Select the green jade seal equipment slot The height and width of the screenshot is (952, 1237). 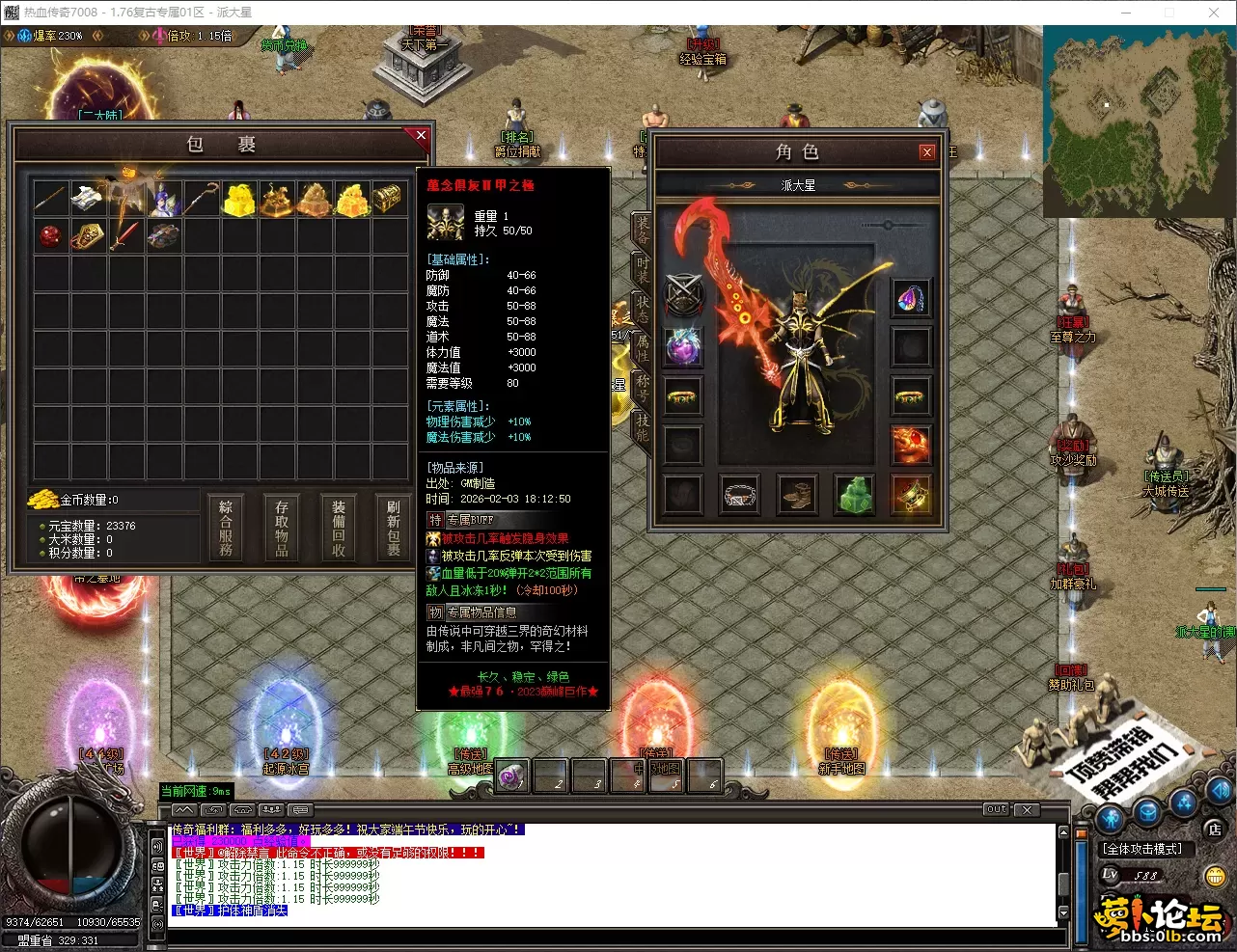pos(854,495)
